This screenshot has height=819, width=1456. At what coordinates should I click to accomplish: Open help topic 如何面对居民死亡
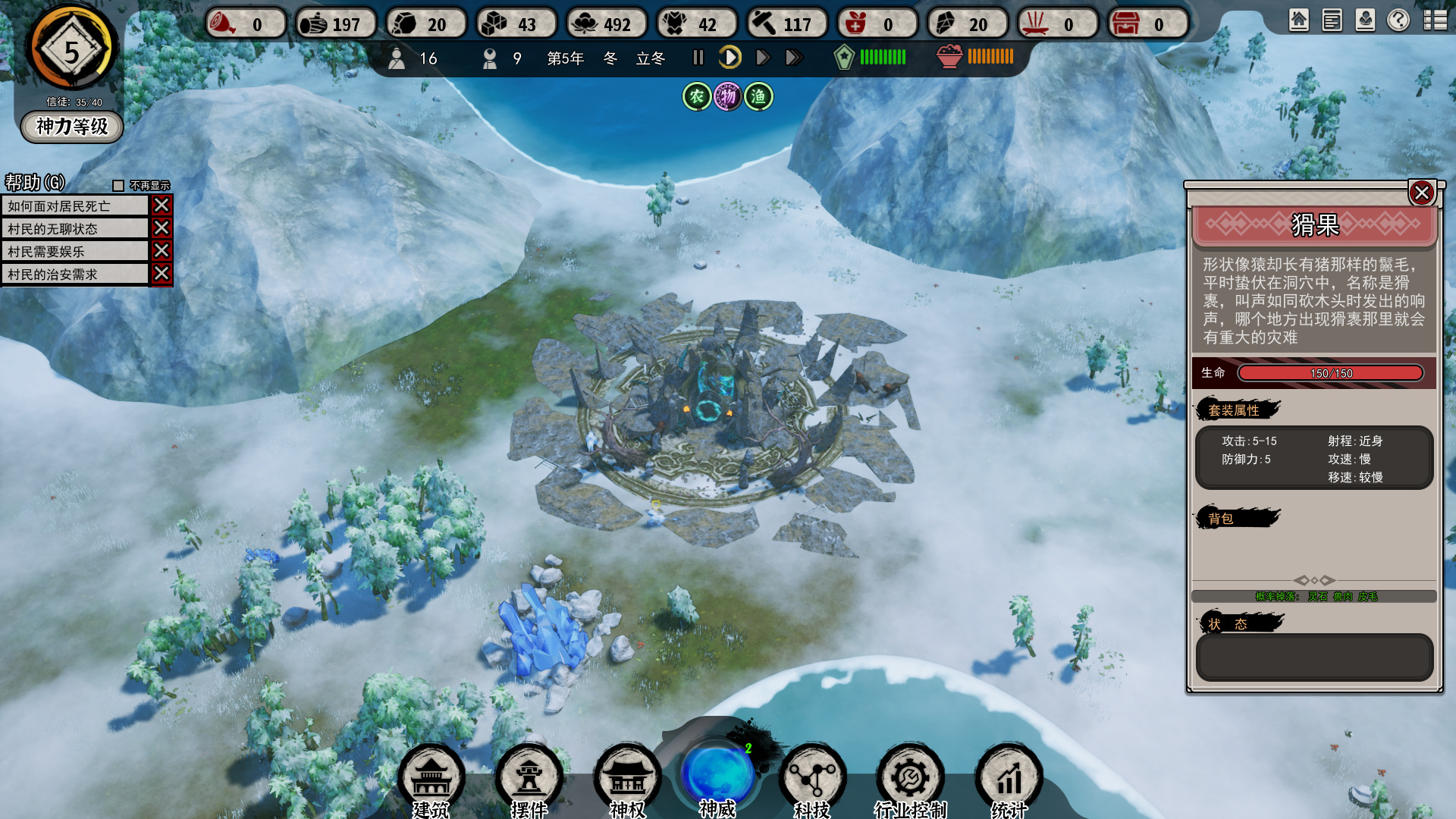[75, 206]
